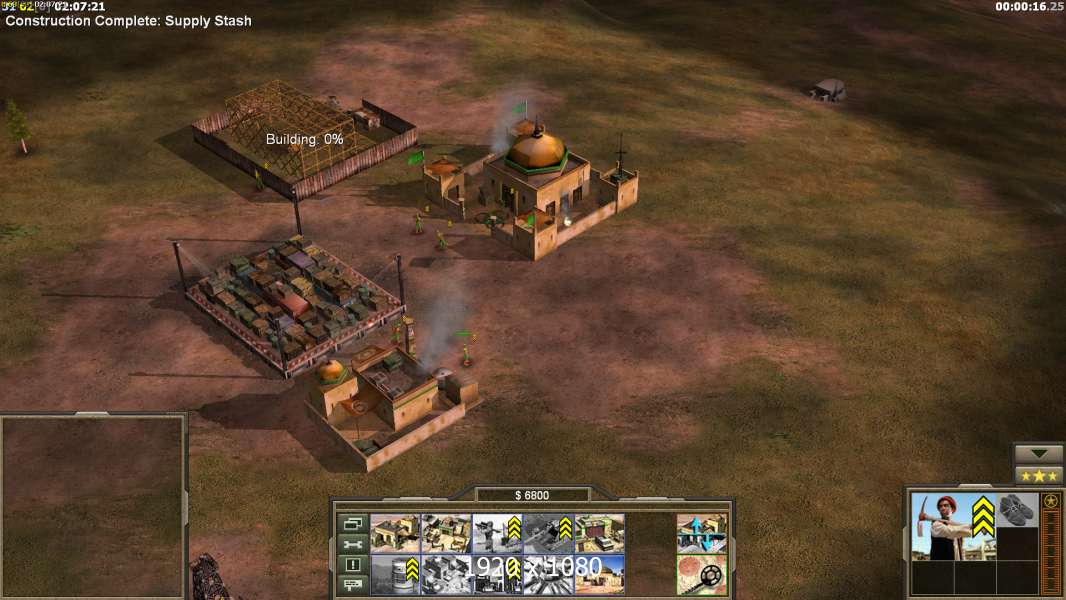Click the Worker Shoes upgrade icon

point(1017,510)
